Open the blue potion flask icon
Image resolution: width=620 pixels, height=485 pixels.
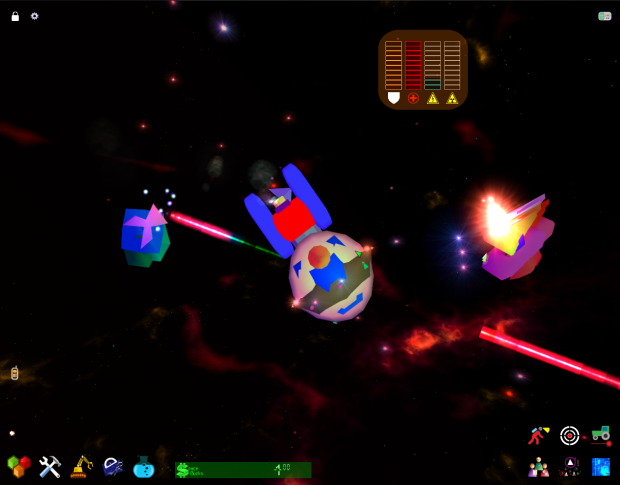pyautogui.click(x=144, y=467)
